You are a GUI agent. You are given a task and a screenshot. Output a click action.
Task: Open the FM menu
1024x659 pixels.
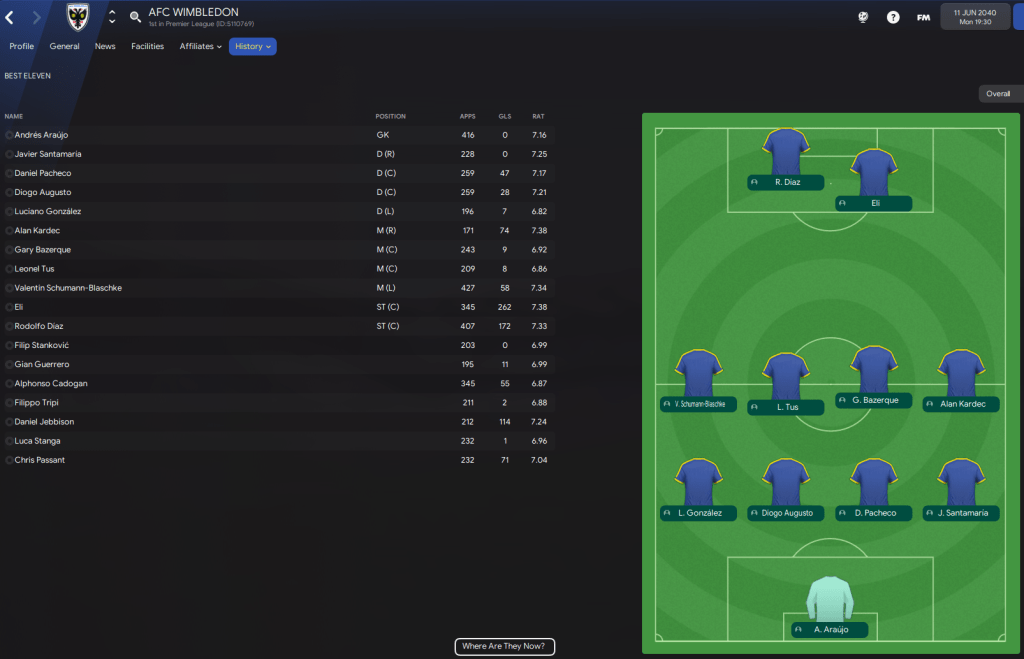[923, 17]
